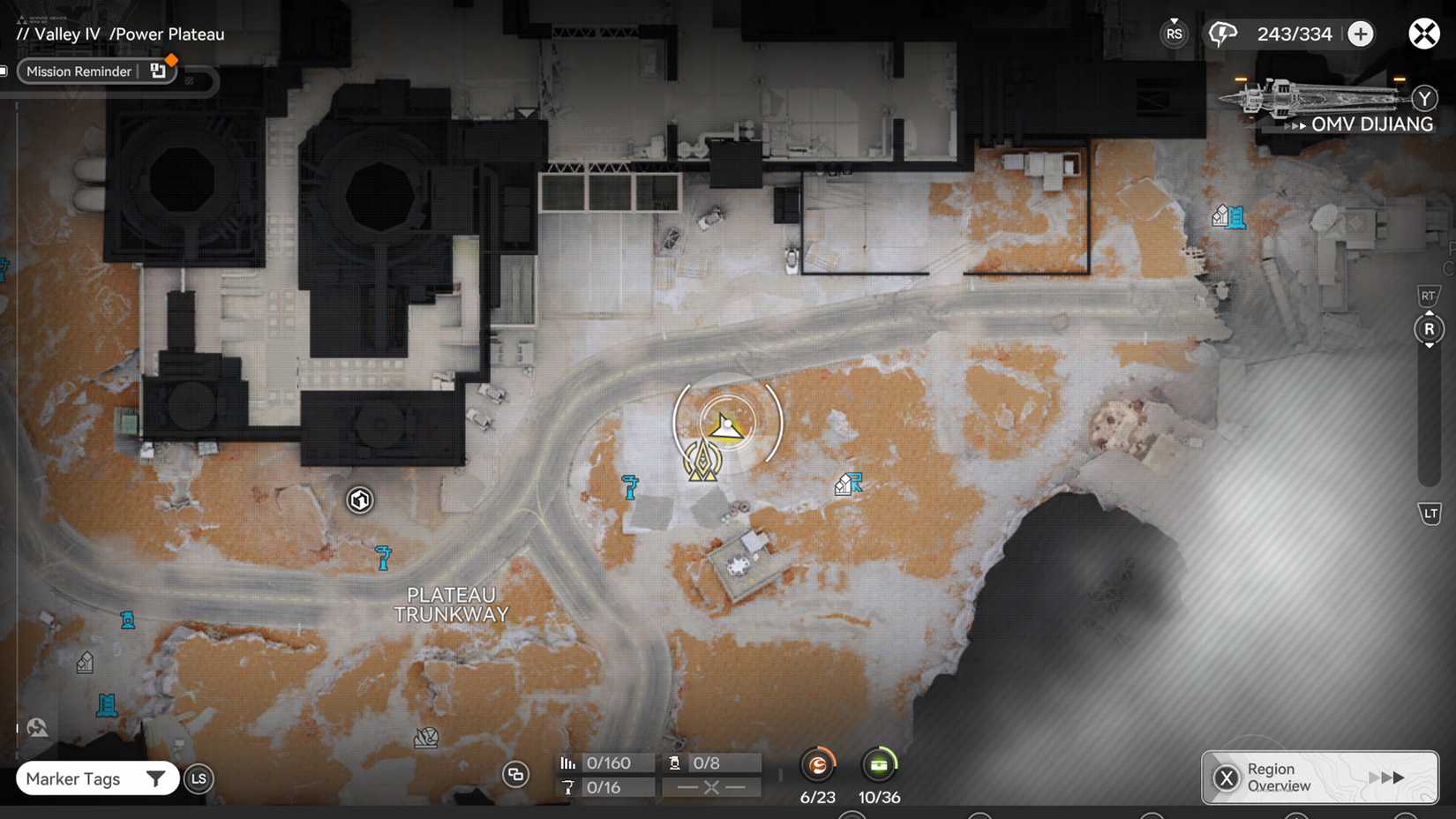Click the green supply case icon showing 10/36
Image resolution: width=1456 pixels, height=819 pixels.
pos(879,764)
